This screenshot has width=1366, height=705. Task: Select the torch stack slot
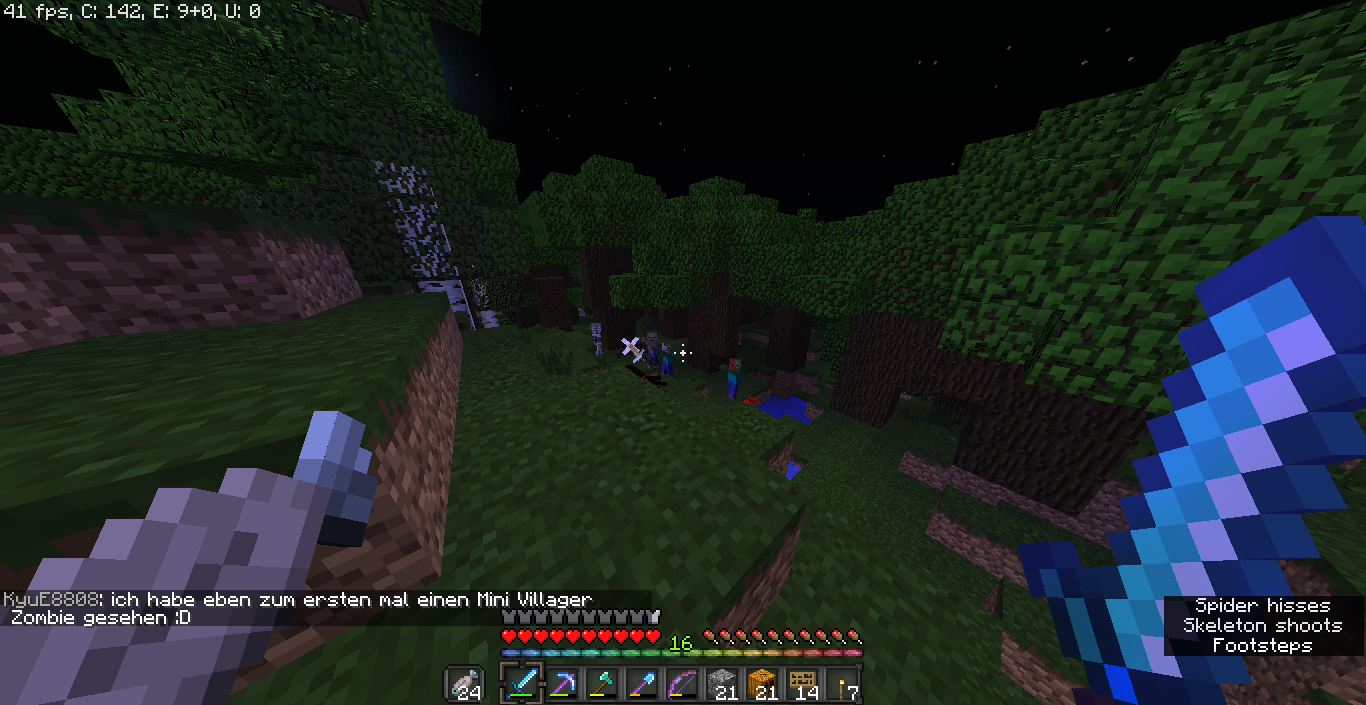point(842,684)
